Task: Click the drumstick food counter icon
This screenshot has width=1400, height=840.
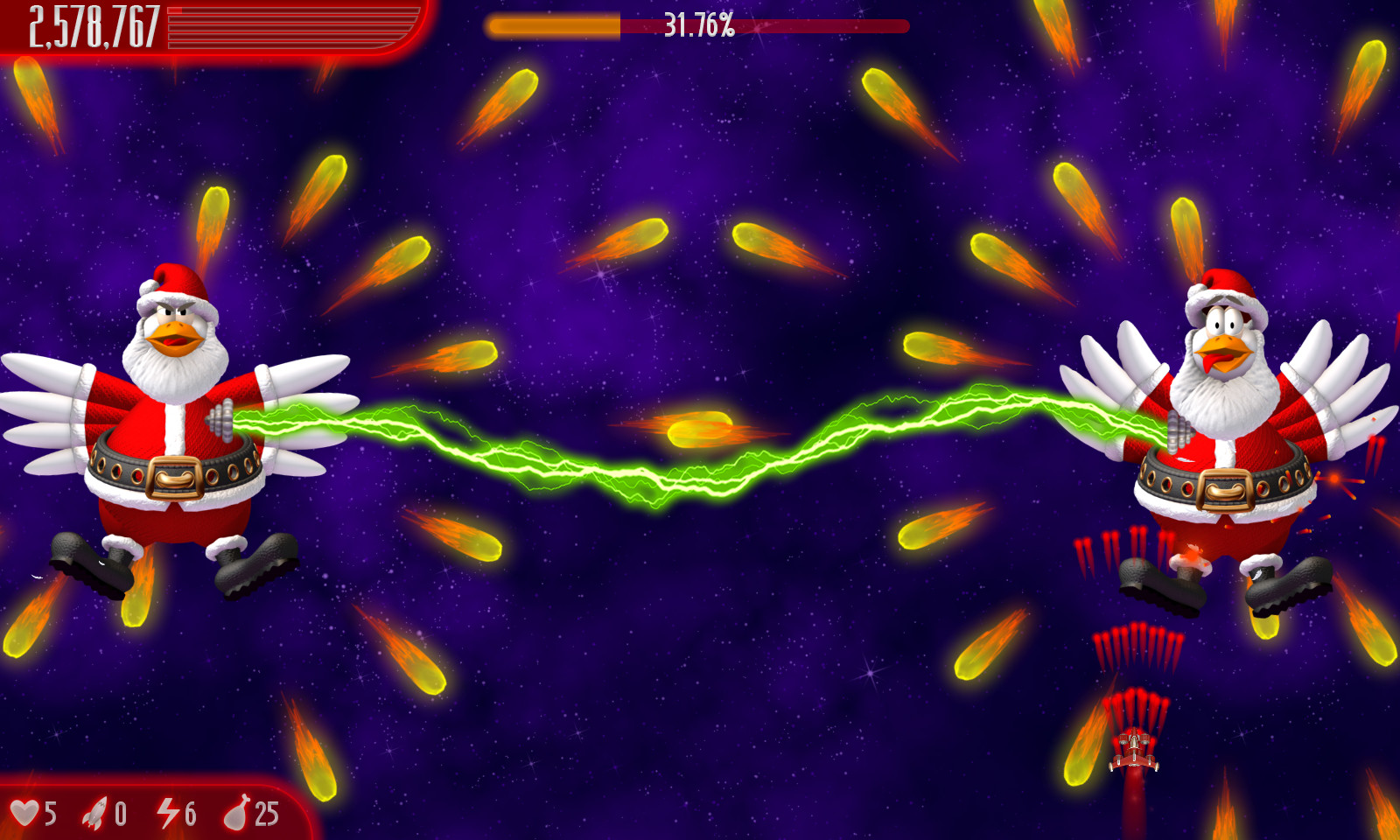Action: (x=238, y=814)
